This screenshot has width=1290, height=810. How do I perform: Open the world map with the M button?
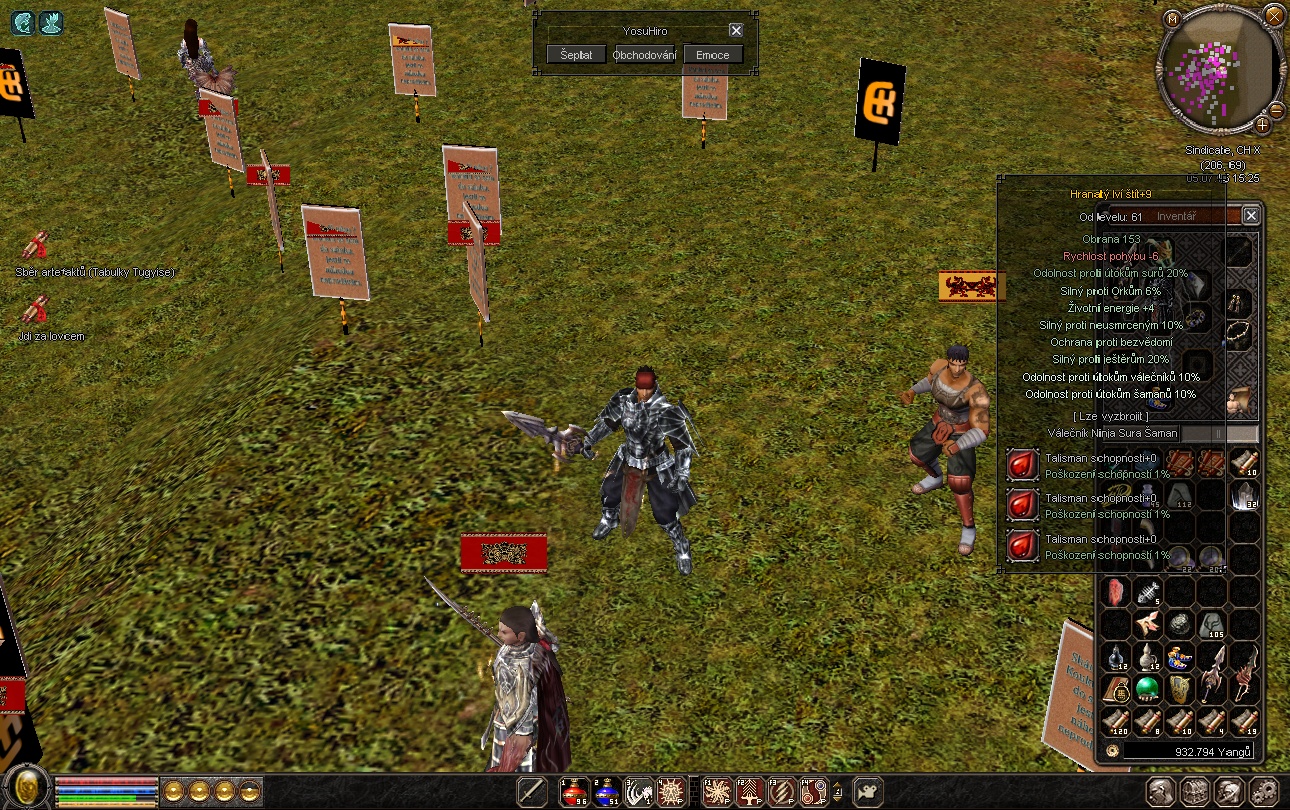pyautogui.click(x=1172, y=18)
